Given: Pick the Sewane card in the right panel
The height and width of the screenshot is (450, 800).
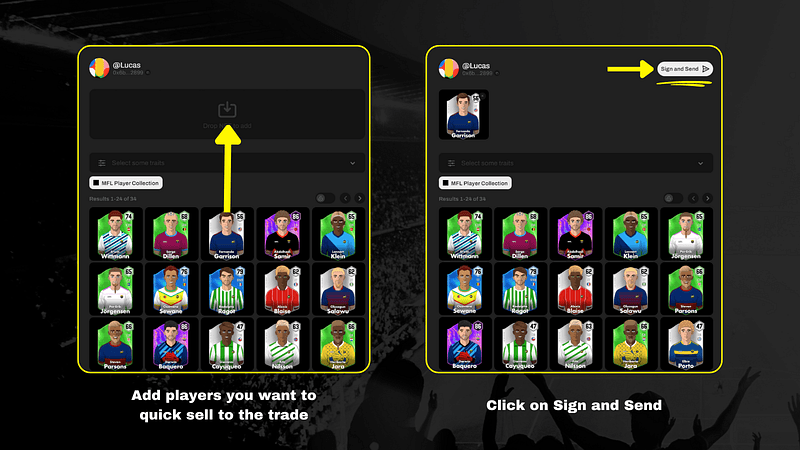Looking at the screenshot, I should [x=464, y=289].
